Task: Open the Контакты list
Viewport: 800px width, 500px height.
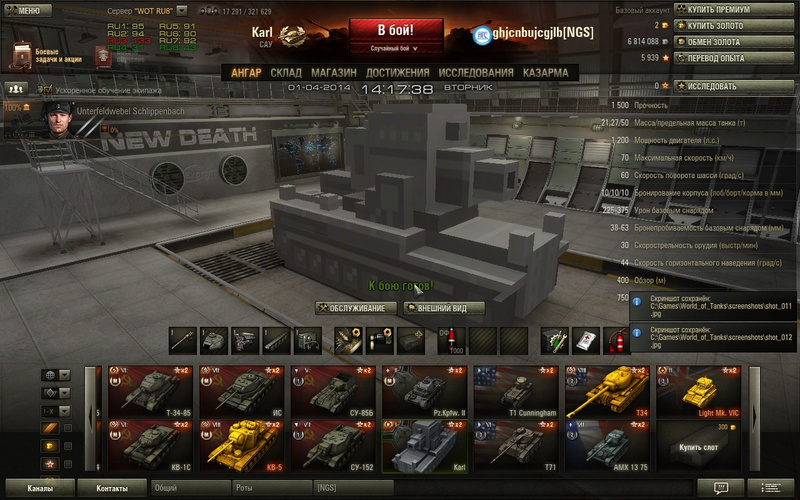Action: (111, 488)
